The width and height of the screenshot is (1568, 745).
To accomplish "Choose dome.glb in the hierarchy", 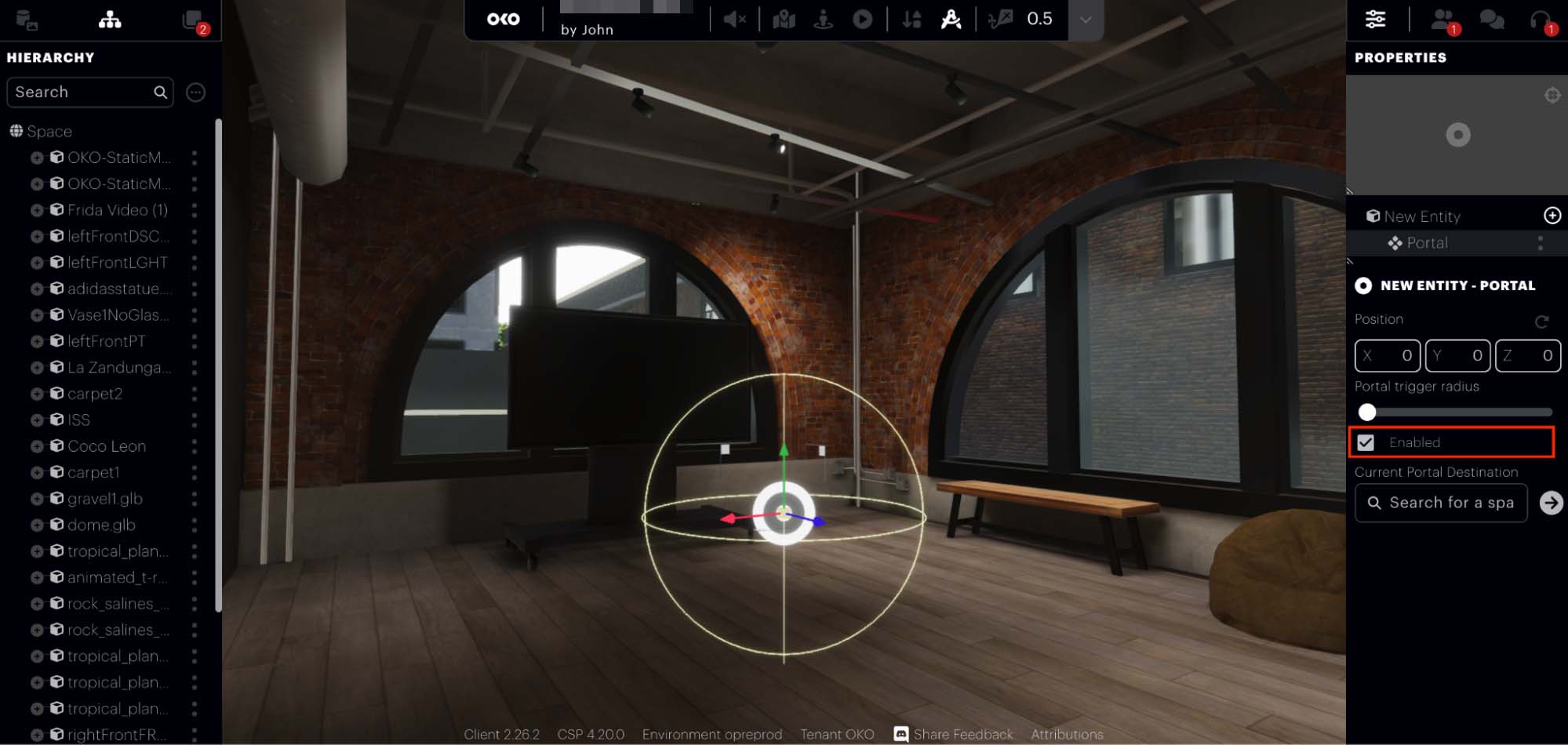I will (101, 525).
